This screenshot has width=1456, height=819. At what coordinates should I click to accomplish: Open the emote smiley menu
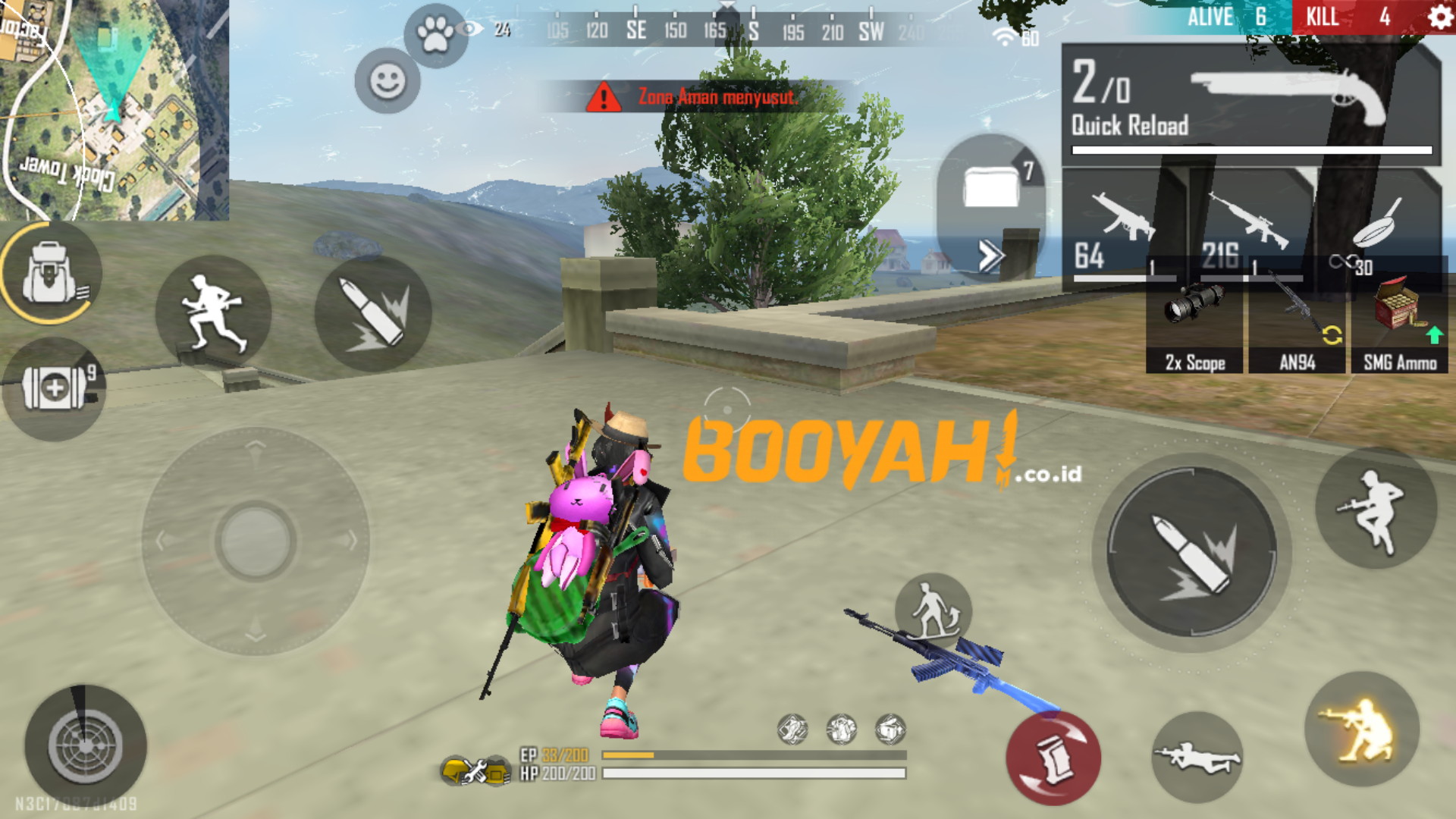click(x=388, y=80)
